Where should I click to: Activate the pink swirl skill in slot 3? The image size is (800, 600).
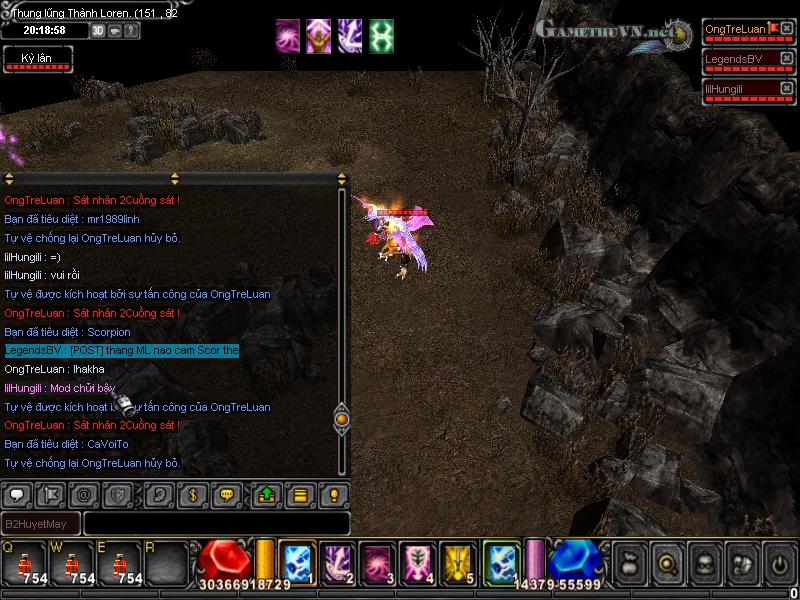(376, 563)
